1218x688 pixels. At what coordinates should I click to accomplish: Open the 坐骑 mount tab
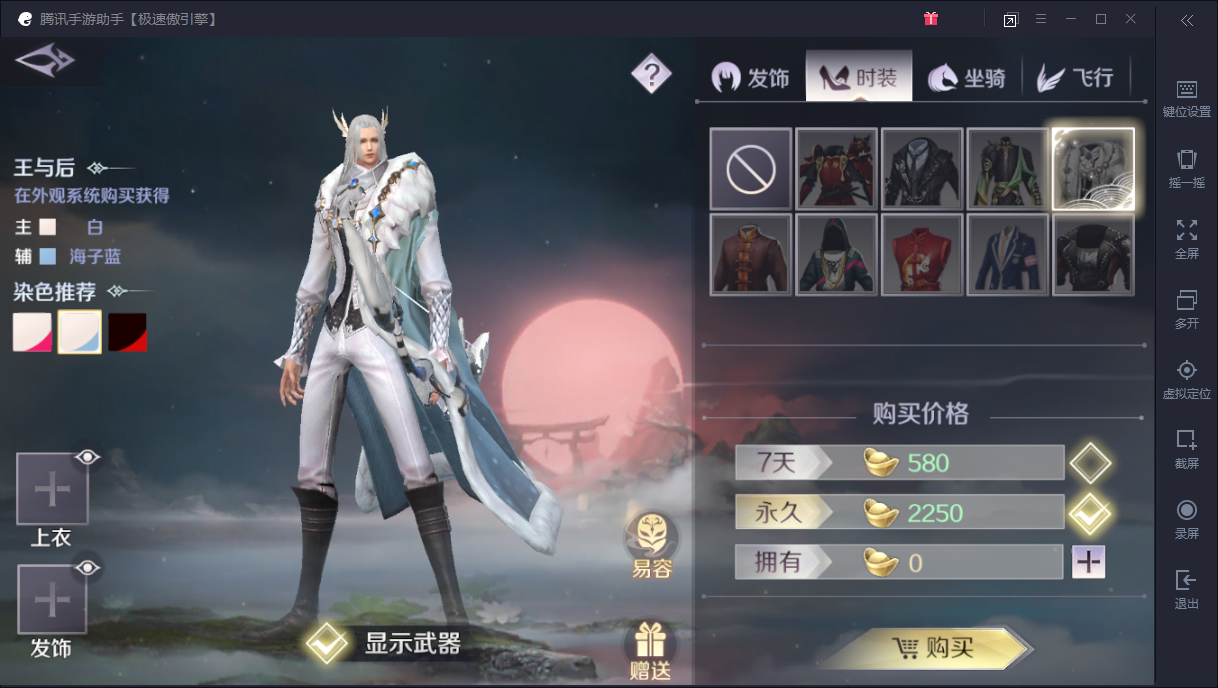pos(967,78)
